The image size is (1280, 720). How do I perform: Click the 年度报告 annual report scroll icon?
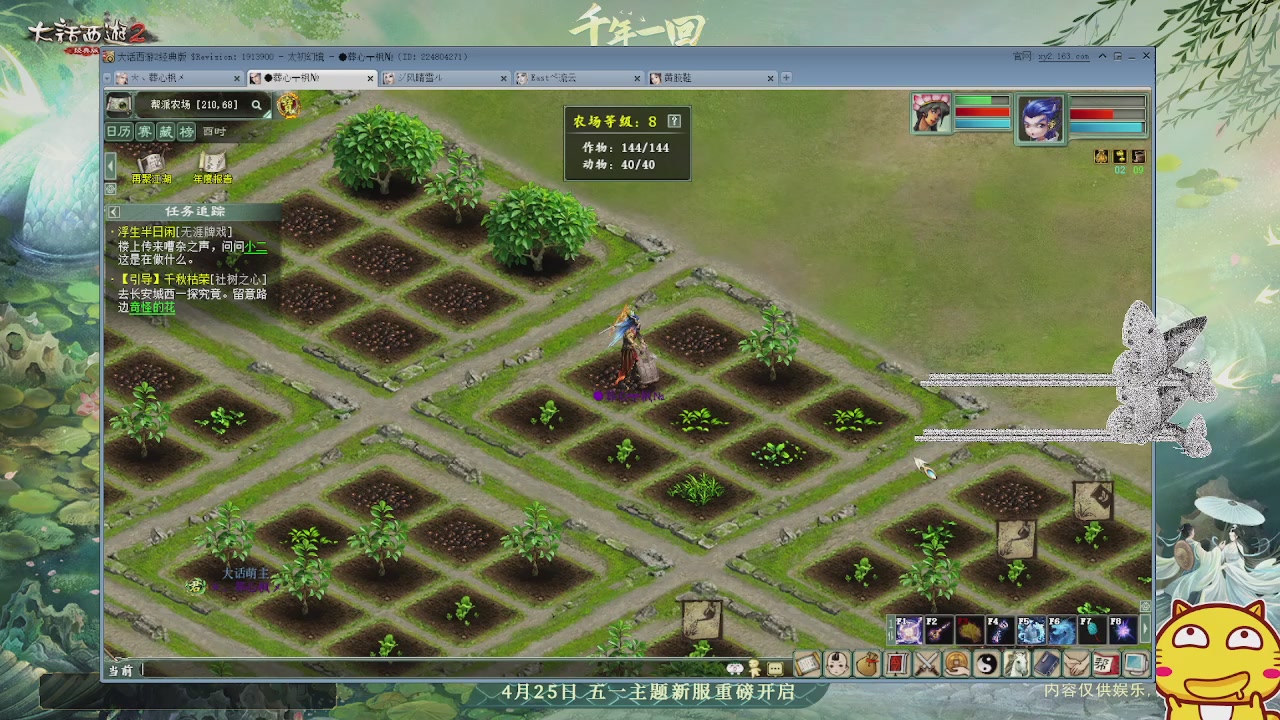tap(213, 163)
